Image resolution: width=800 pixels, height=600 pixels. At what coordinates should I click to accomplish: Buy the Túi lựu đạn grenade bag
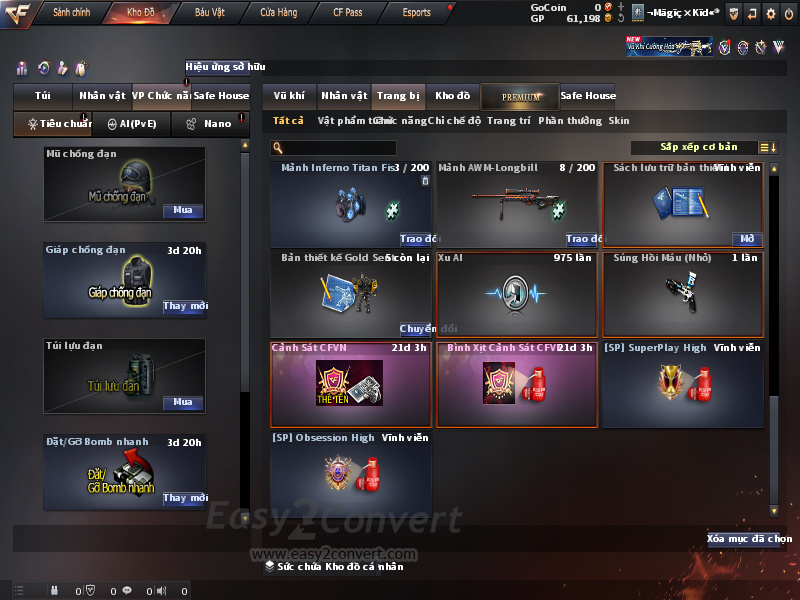183,402
